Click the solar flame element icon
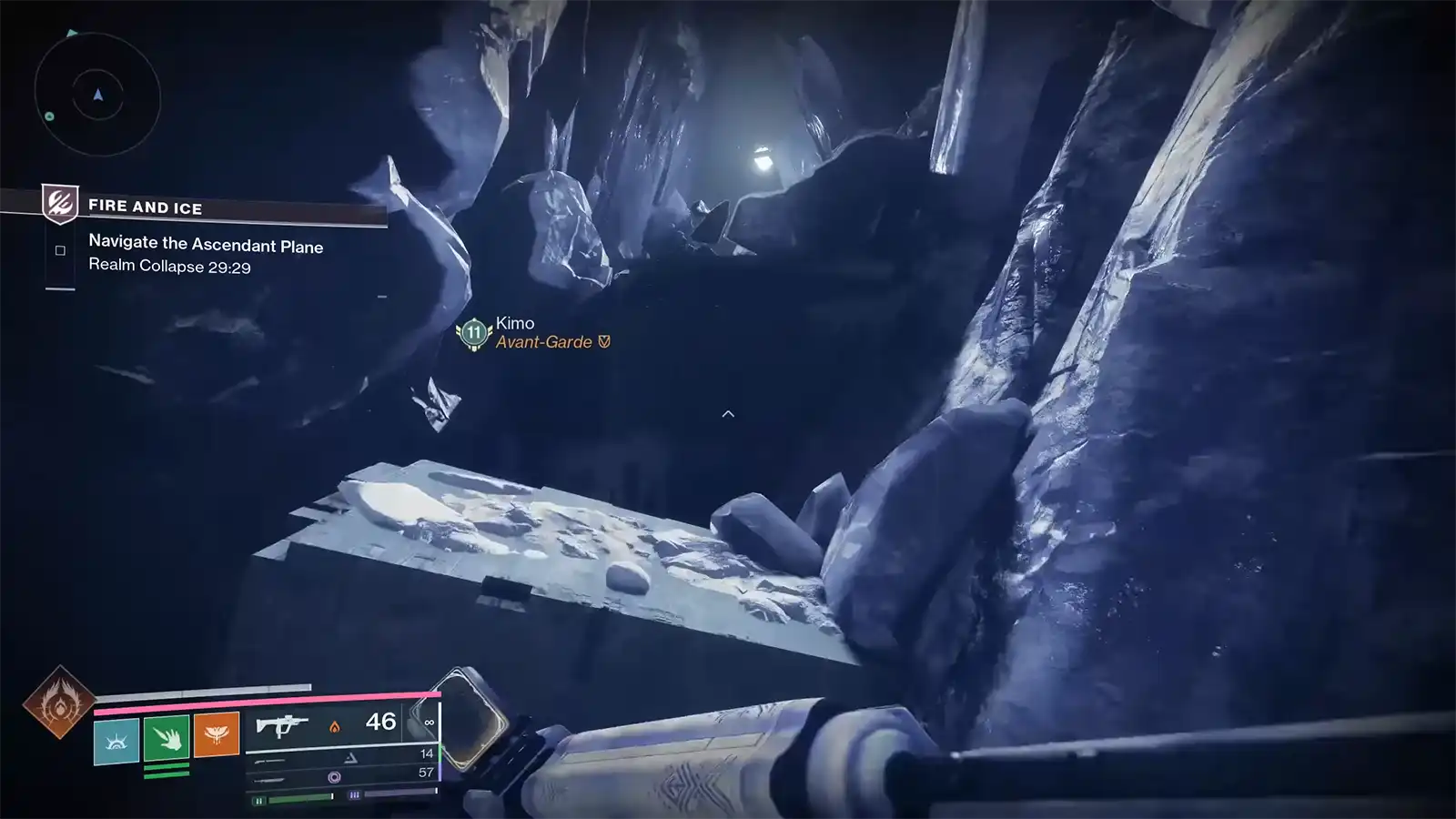1456x819 pixels. pyautogui.click(x=335, y=727)
